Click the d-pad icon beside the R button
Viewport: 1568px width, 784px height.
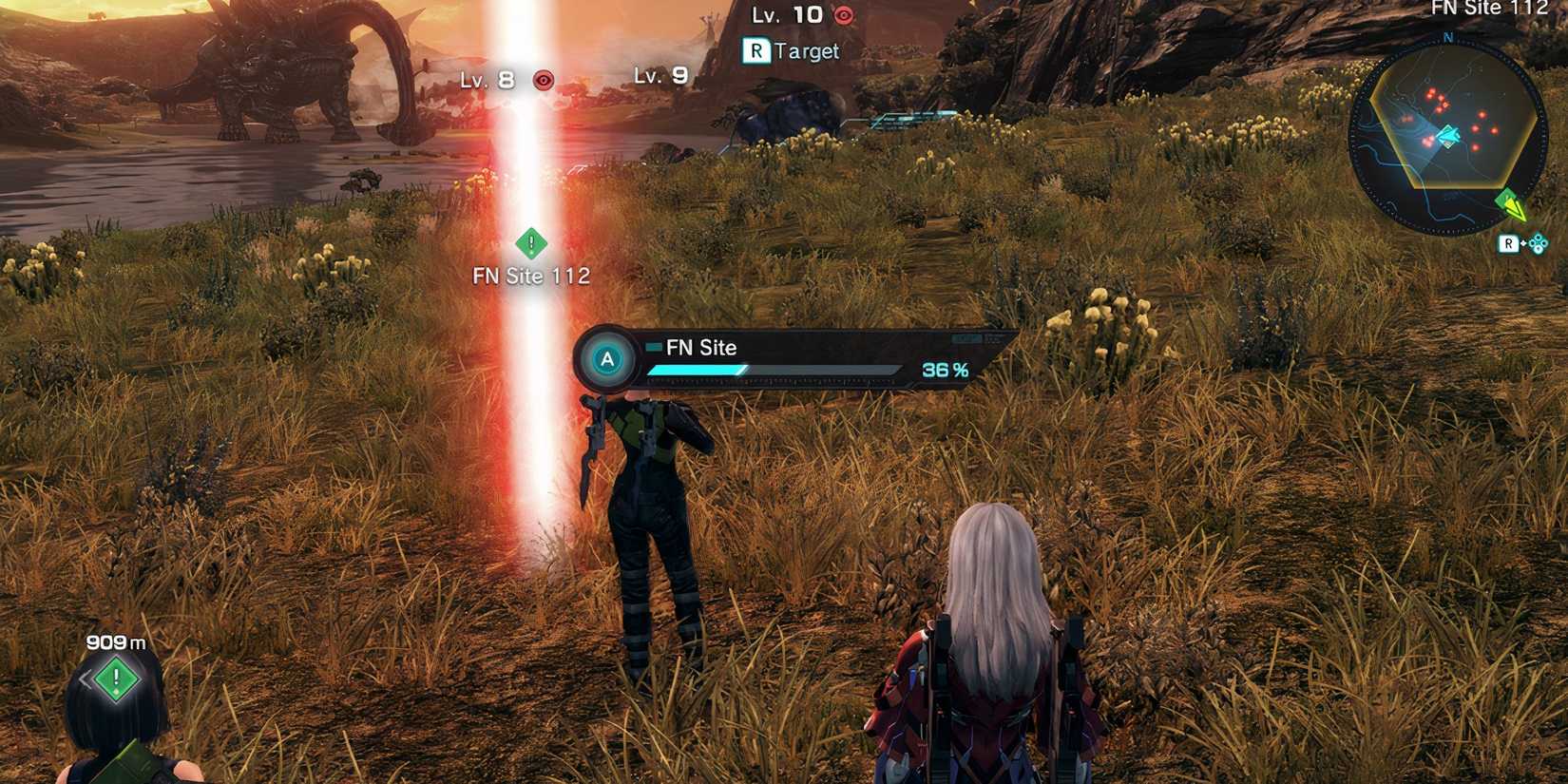[1537, 243]
